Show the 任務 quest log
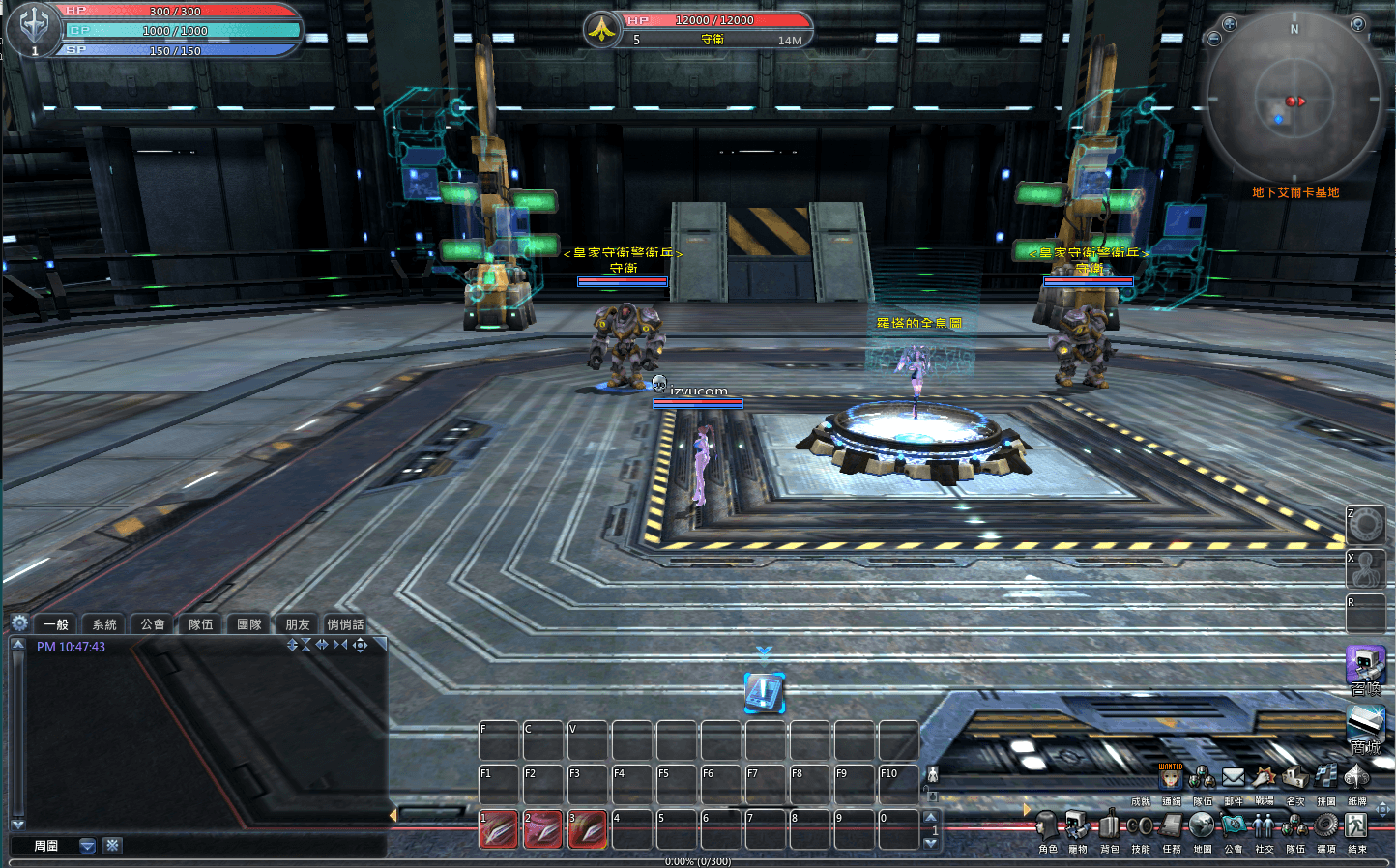Screen dimensions: 1396x868 1172,826
